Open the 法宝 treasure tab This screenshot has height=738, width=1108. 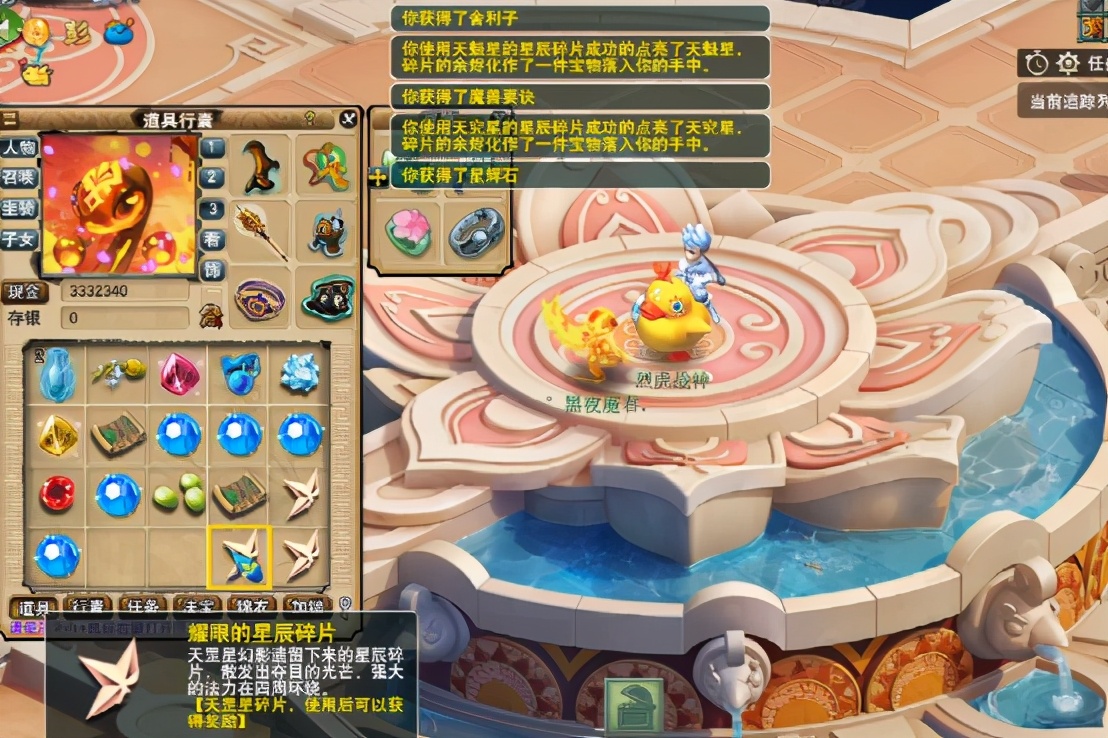tap(196, 607)
